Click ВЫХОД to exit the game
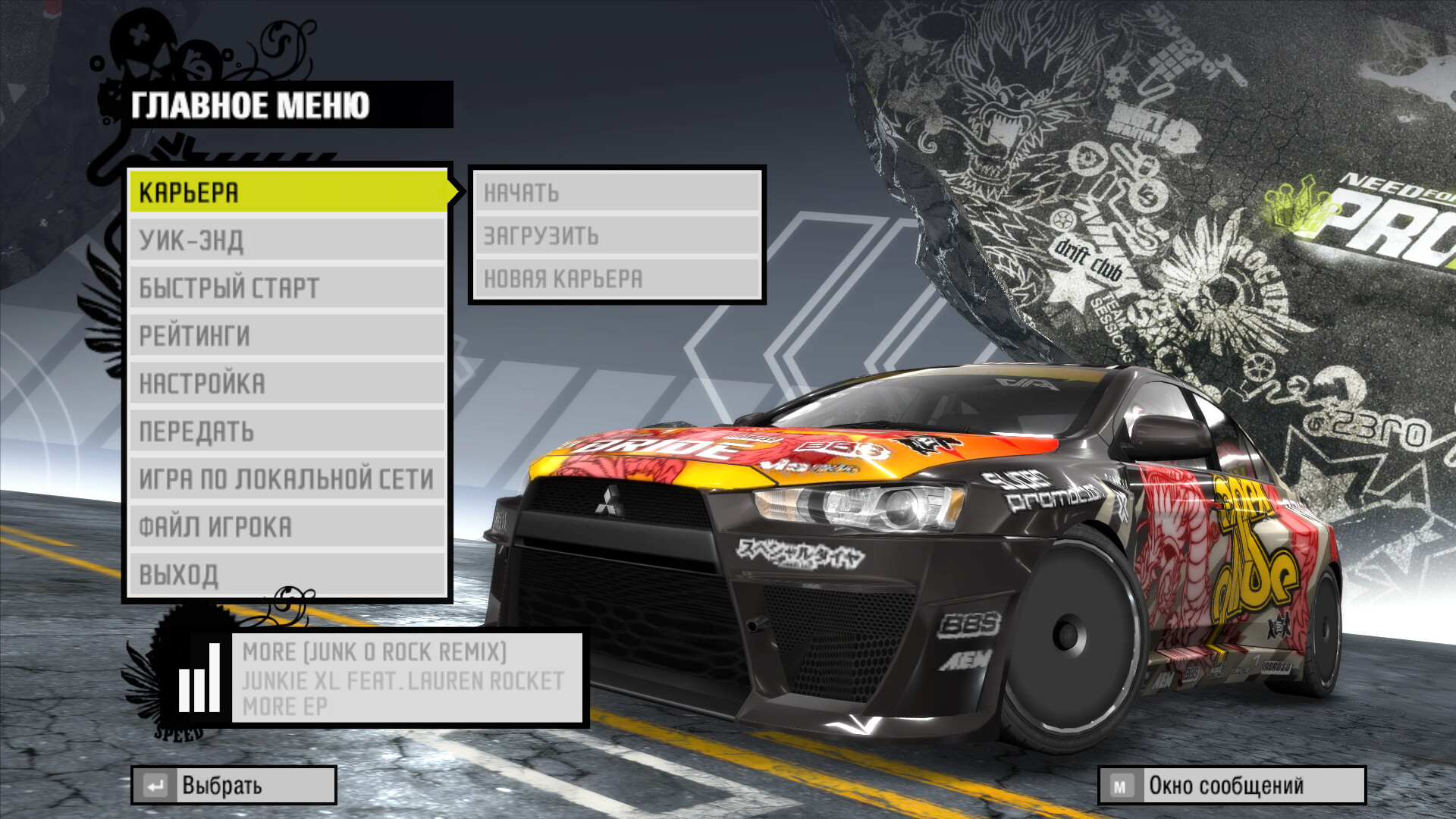 pos(288,575)
